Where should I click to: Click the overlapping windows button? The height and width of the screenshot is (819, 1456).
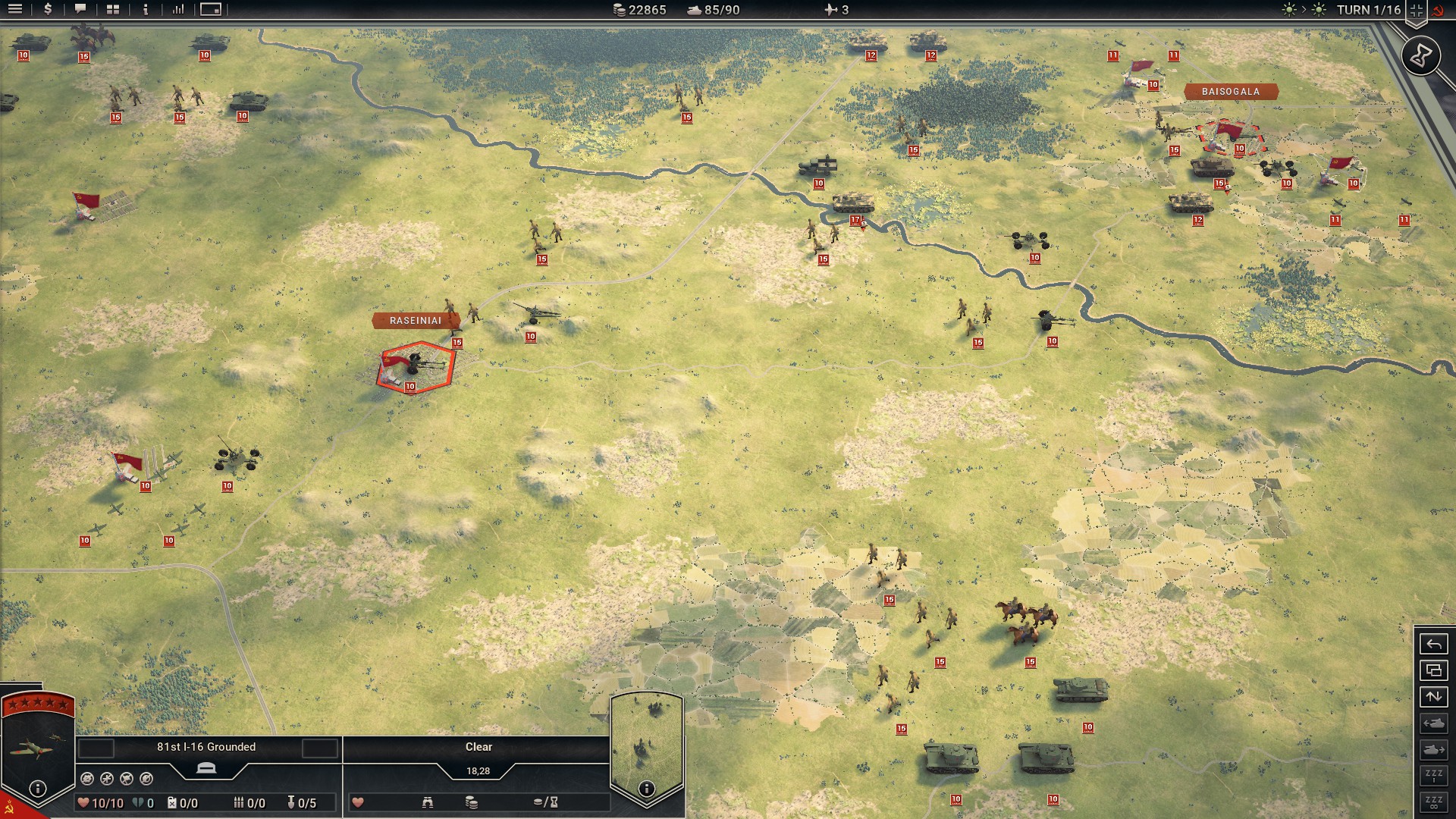click(1433, 670)
